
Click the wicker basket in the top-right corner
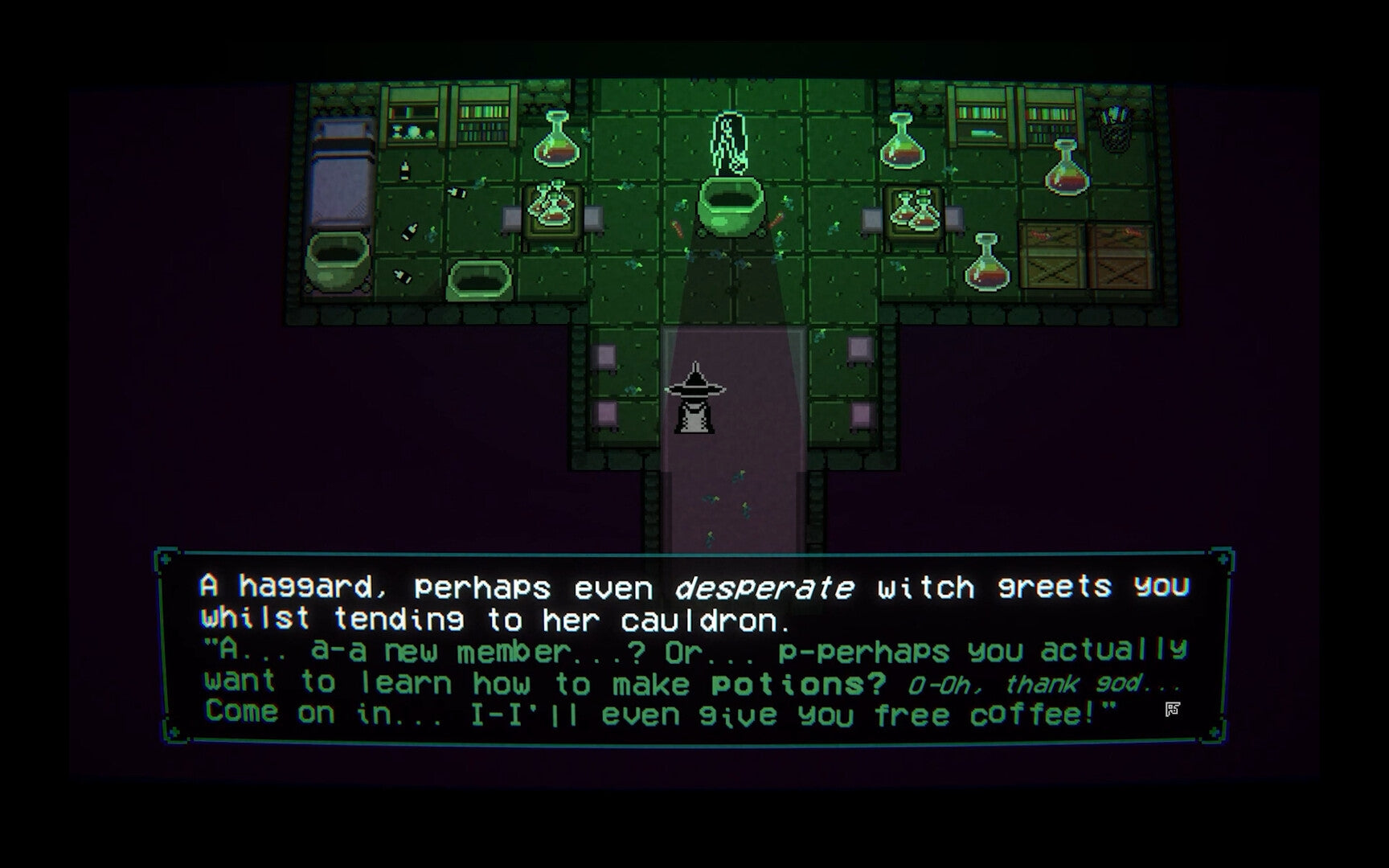[1117, 129]
